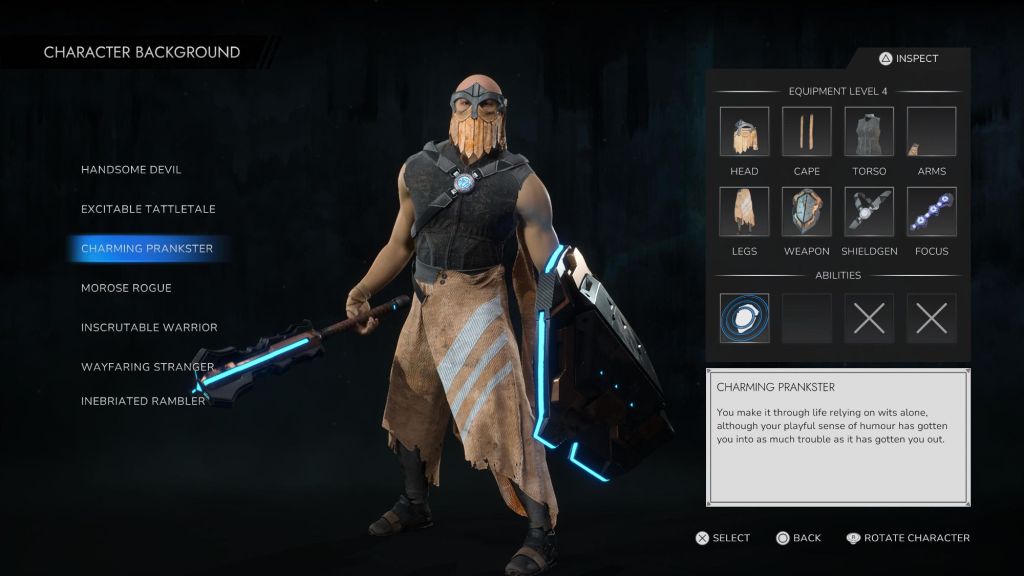
Task: Select the Handsome Devil background
Action: click(x=131, y=170)
